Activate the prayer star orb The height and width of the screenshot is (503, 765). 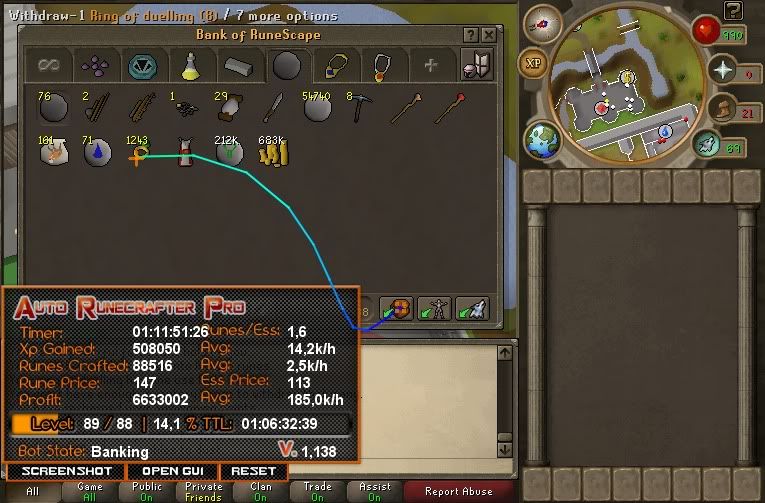pos(722,69)
